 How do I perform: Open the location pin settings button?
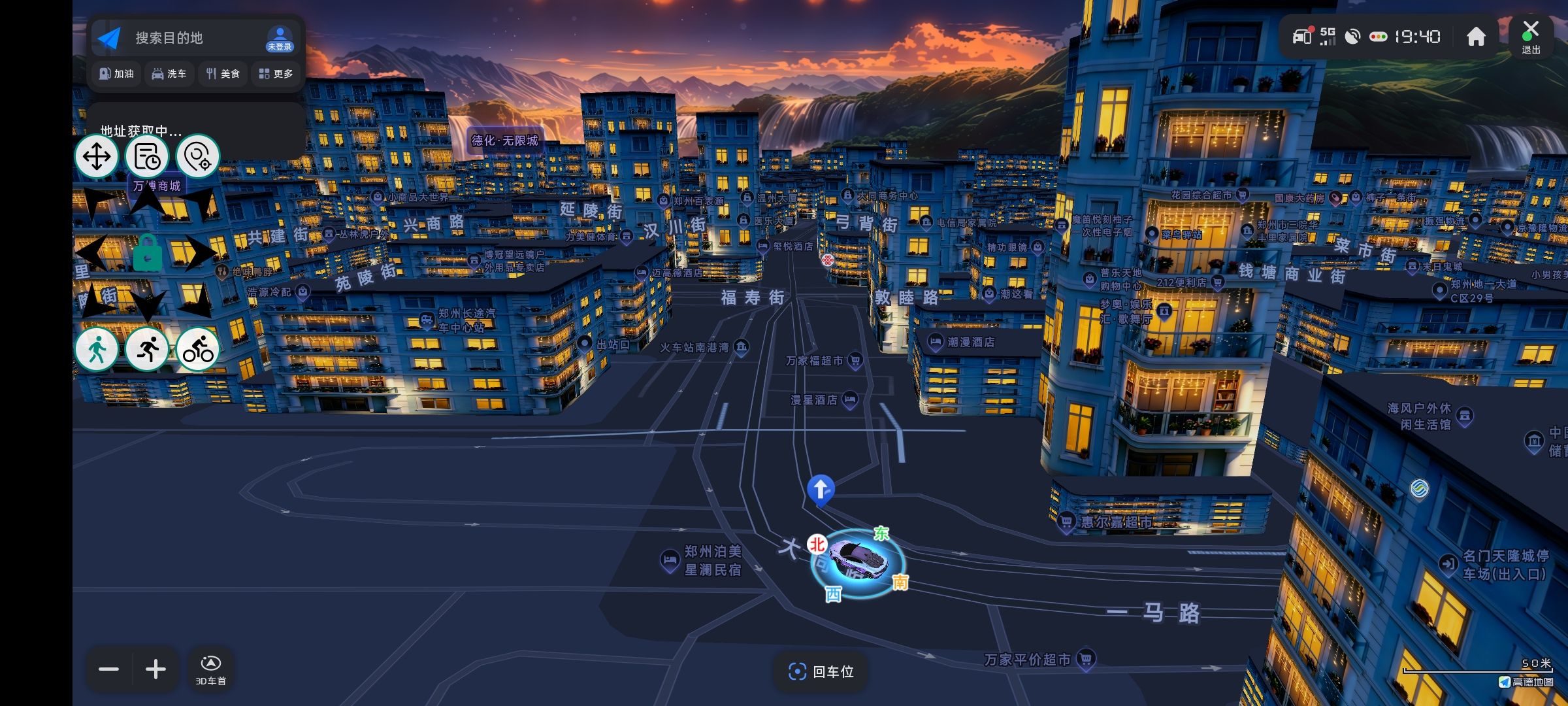[197, 157]
